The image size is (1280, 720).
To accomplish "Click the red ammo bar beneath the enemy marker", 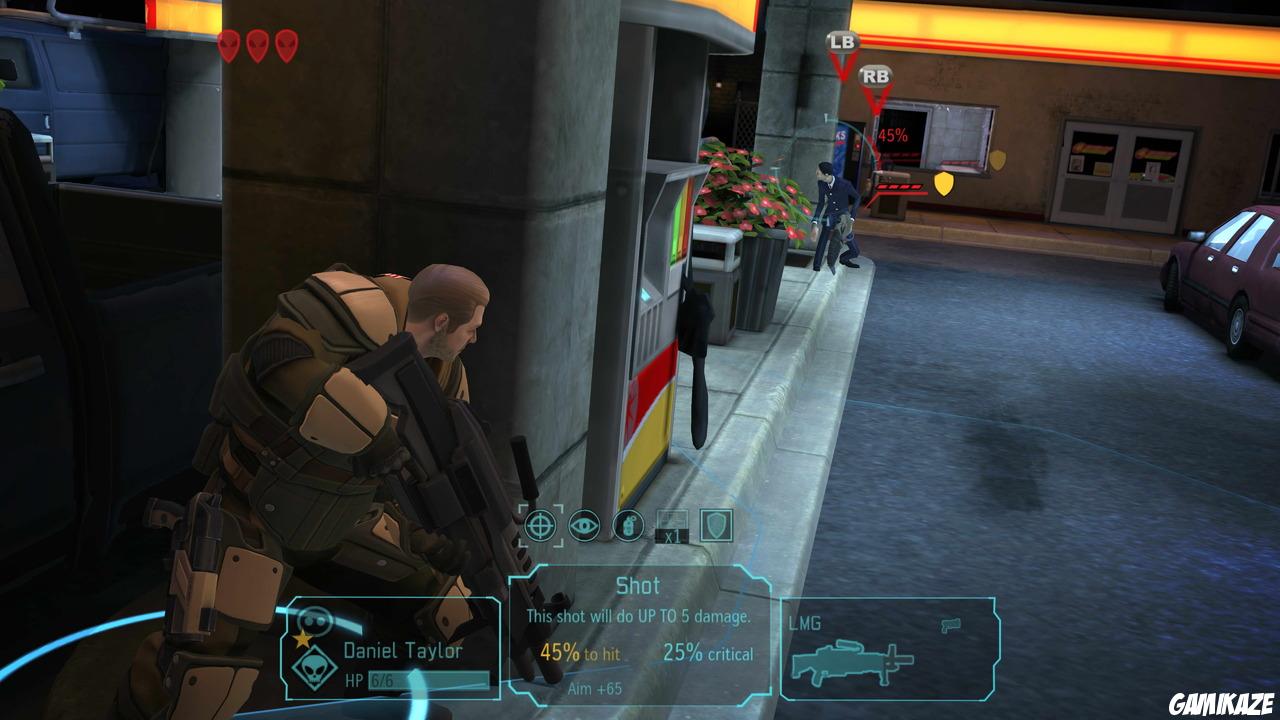I will [x=899, y=187].
